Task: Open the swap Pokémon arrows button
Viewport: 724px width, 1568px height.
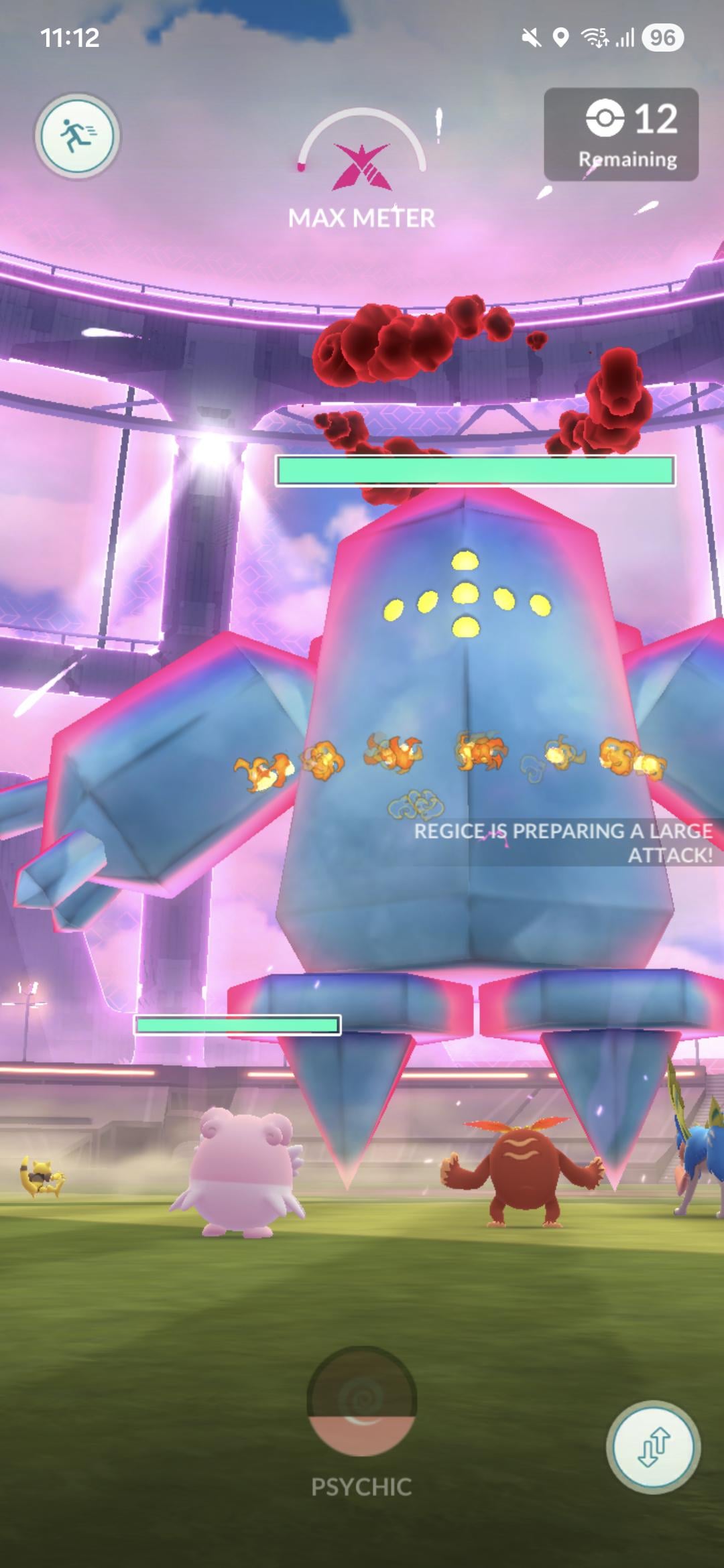Action: tap(653, 1446)
